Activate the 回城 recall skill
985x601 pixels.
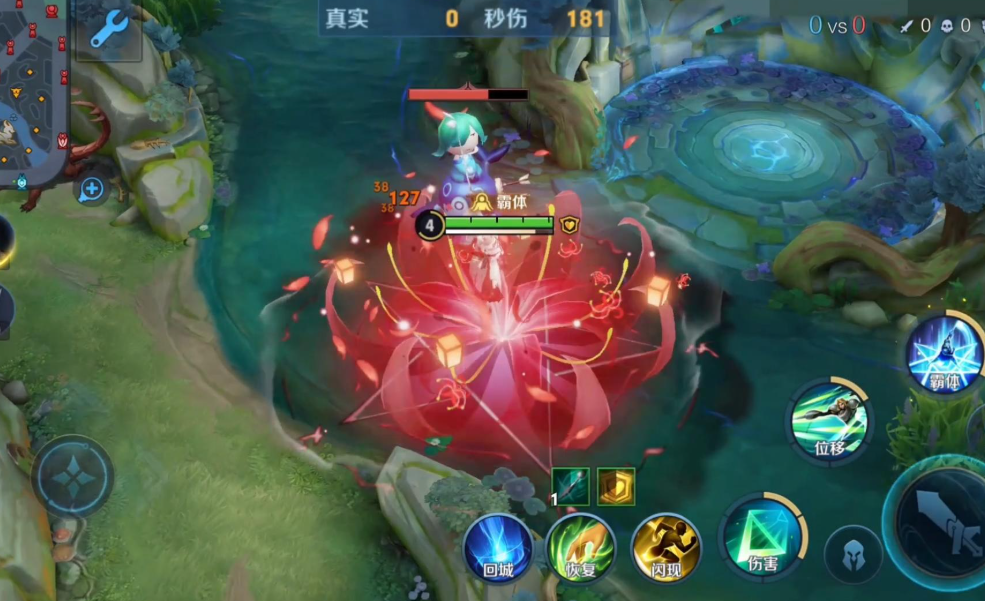(x=497, y=549)
